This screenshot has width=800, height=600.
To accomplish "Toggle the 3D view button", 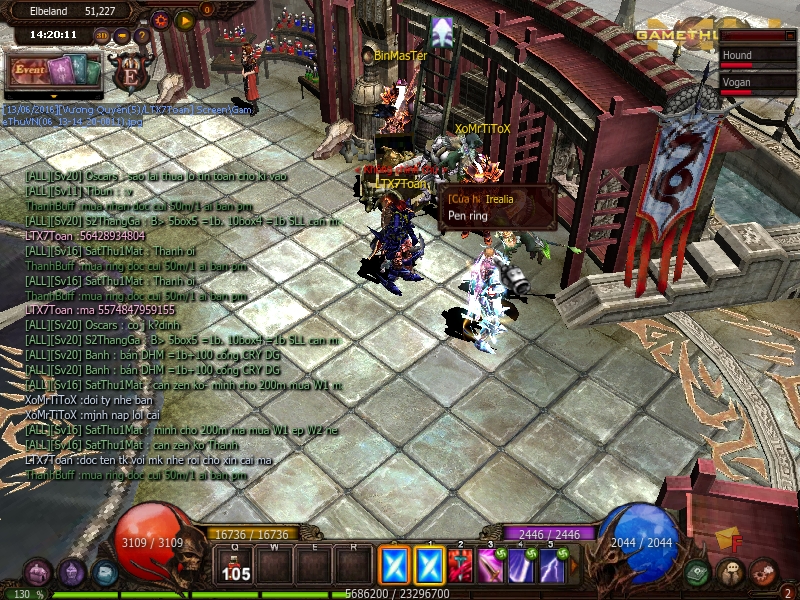I will click(103, 35).
